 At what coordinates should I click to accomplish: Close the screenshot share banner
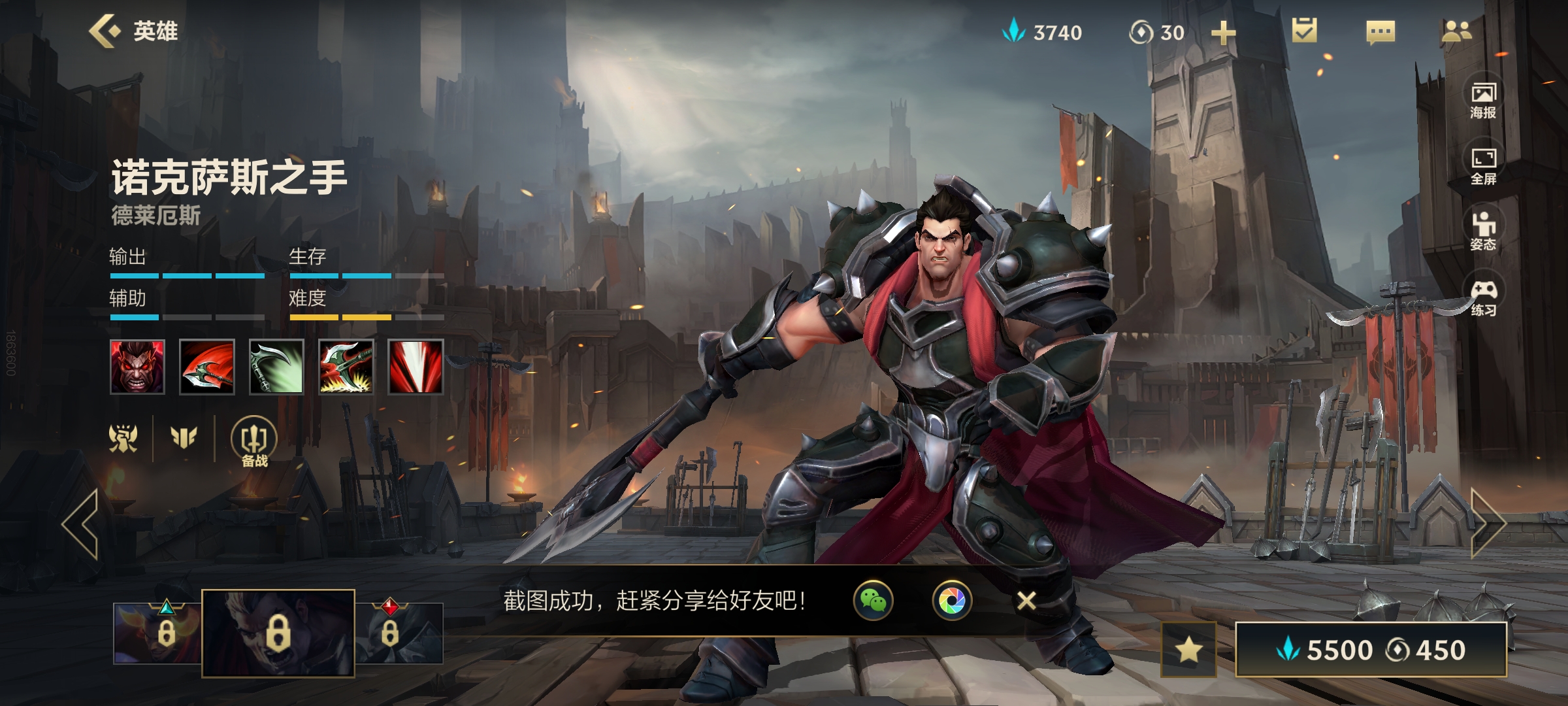click(1026, 600)
